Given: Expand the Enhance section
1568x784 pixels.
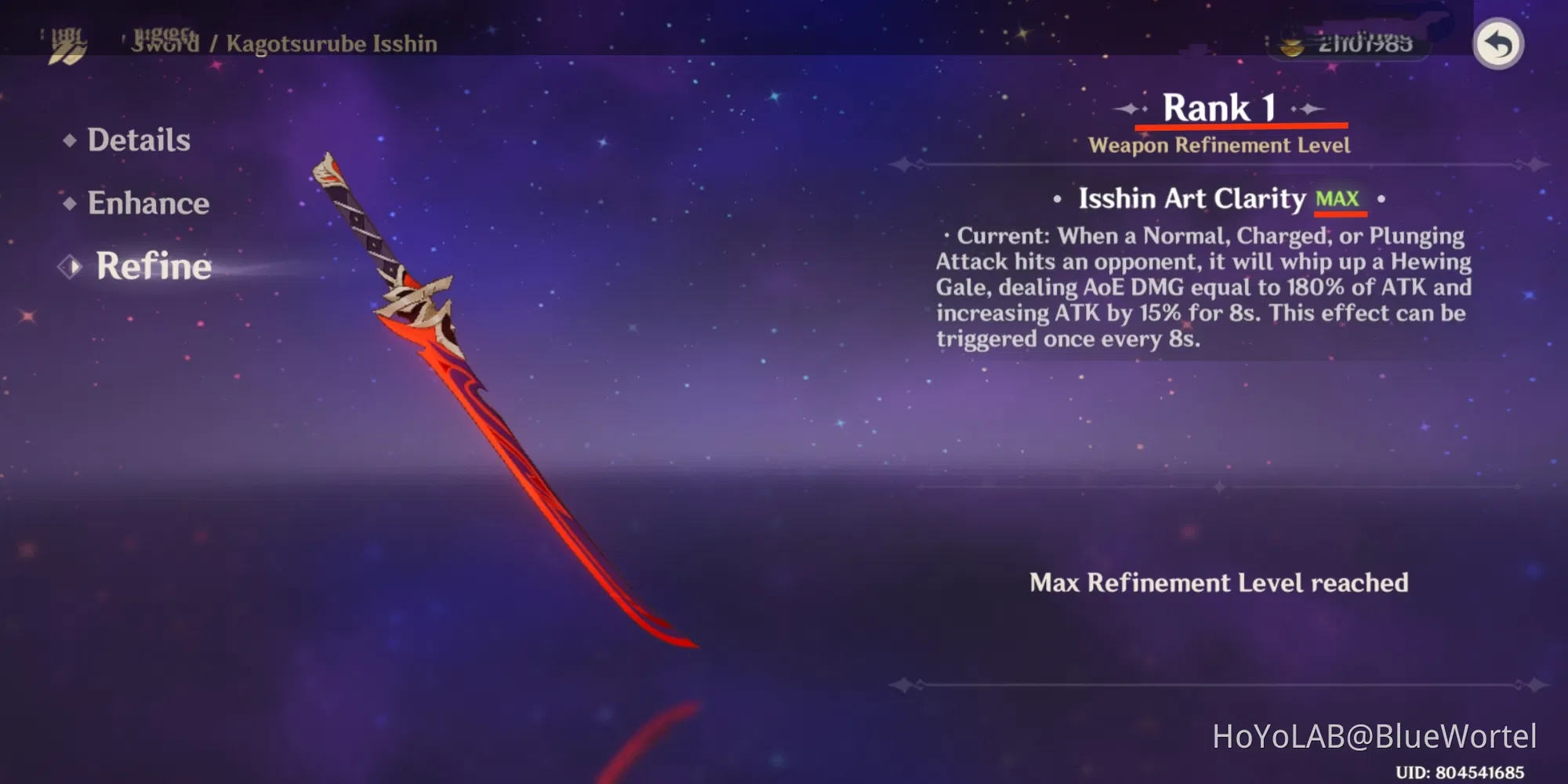Looking at the screenshot, I should pyautogui.click(x=149, y=203).
